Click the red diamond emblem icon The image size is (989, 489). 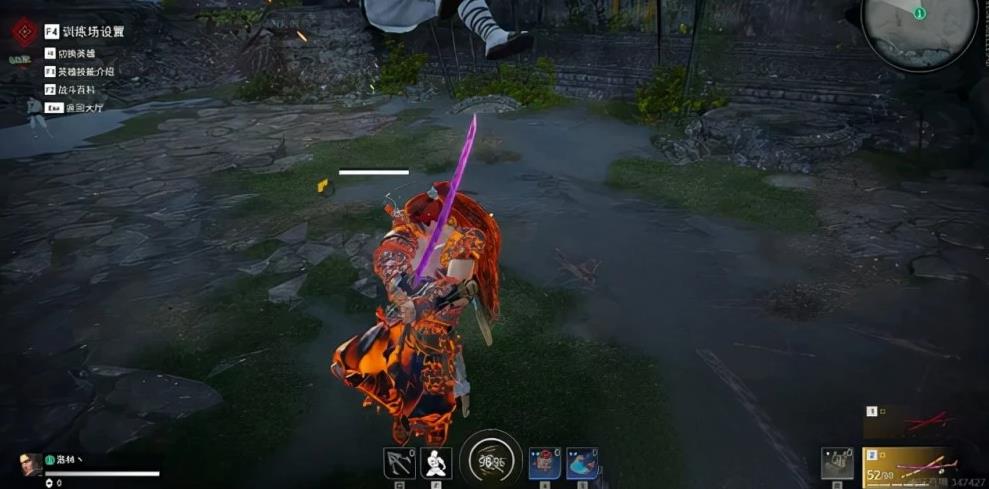23,32
